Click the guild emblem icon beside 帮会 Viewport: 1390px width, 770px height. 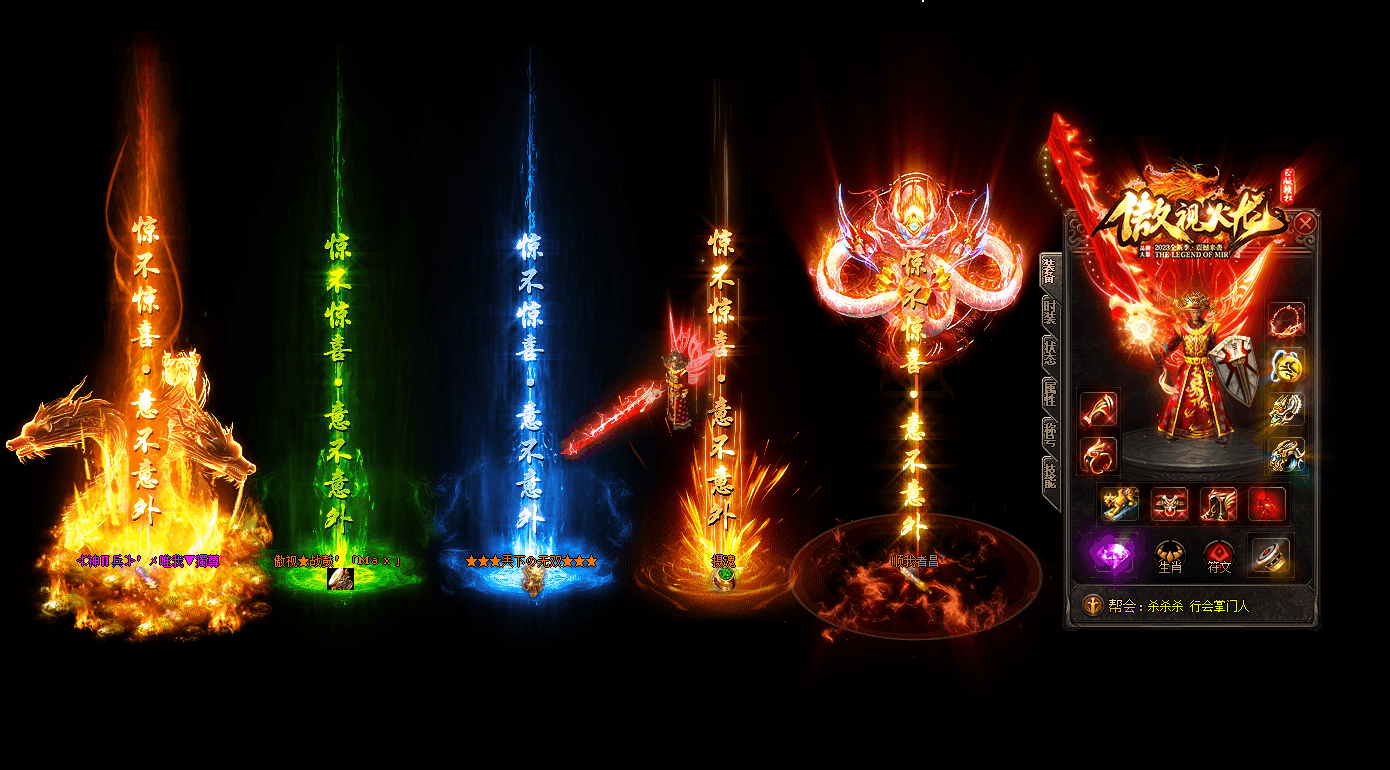(x=1093, y=605)
